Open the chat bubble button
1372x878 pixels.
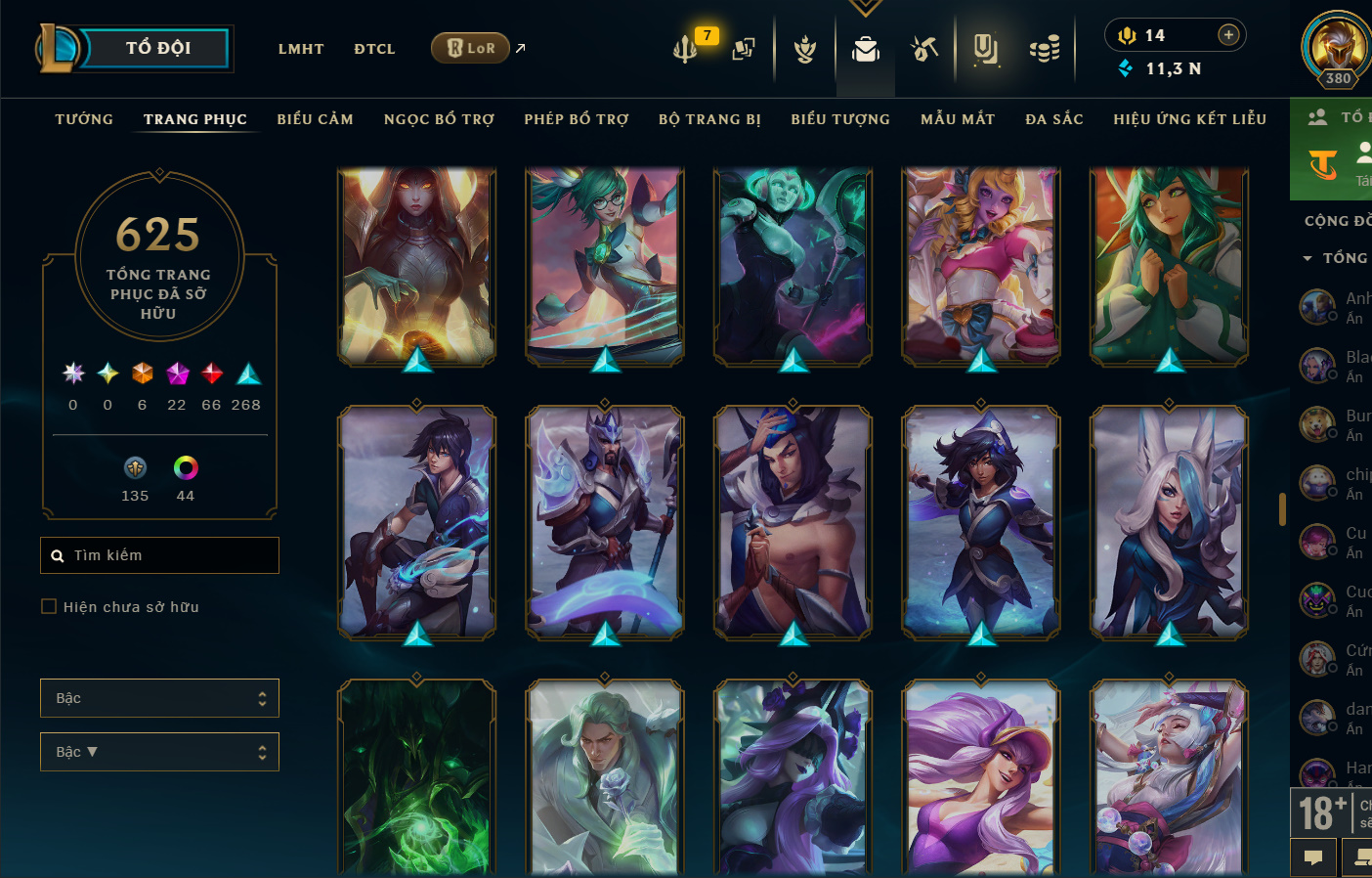coord(1313,857)
